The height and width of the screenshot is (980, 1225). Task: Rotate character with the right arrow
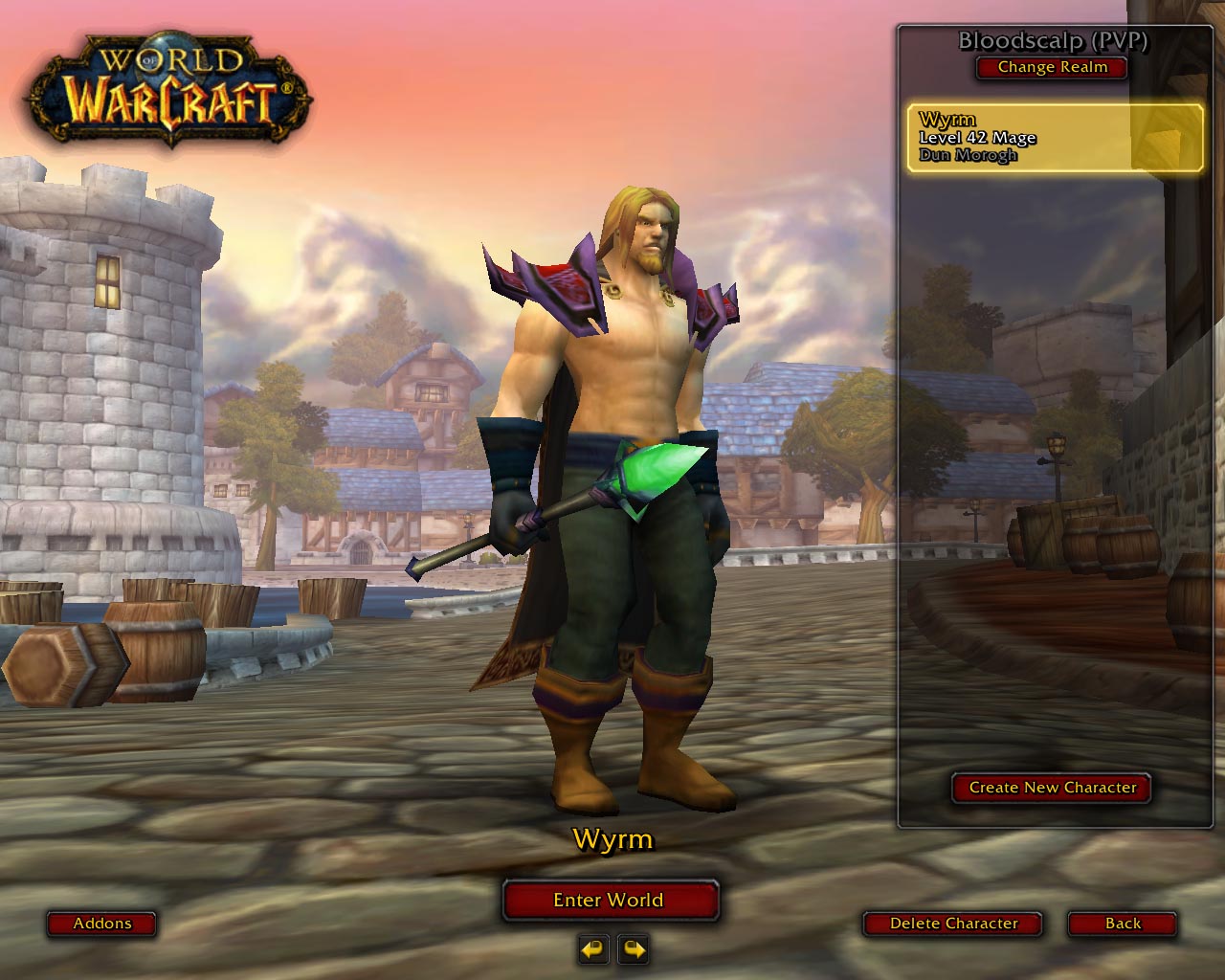coord(634,949)
